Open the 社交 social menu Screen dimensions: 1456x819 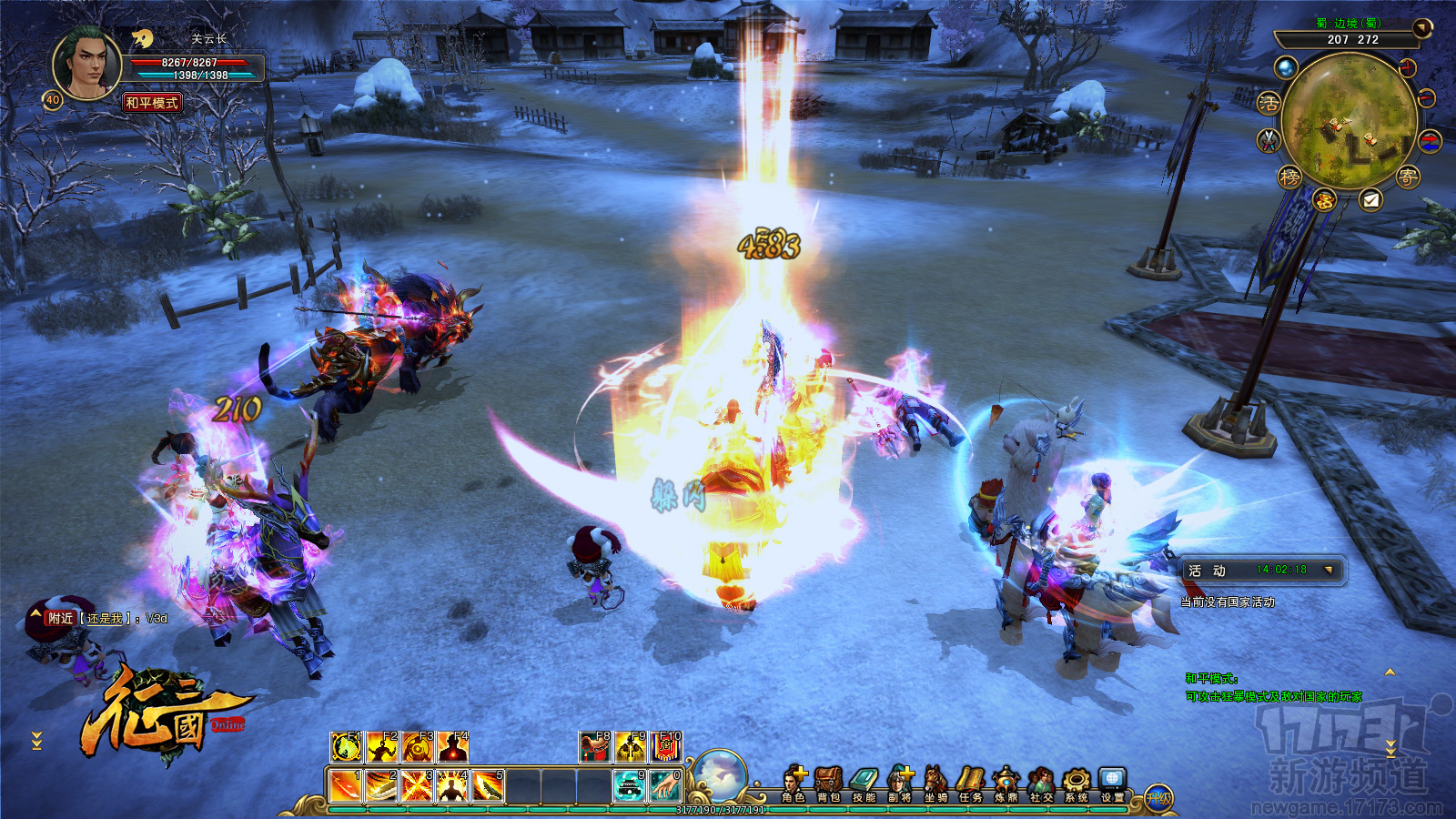coord(1041,784)
